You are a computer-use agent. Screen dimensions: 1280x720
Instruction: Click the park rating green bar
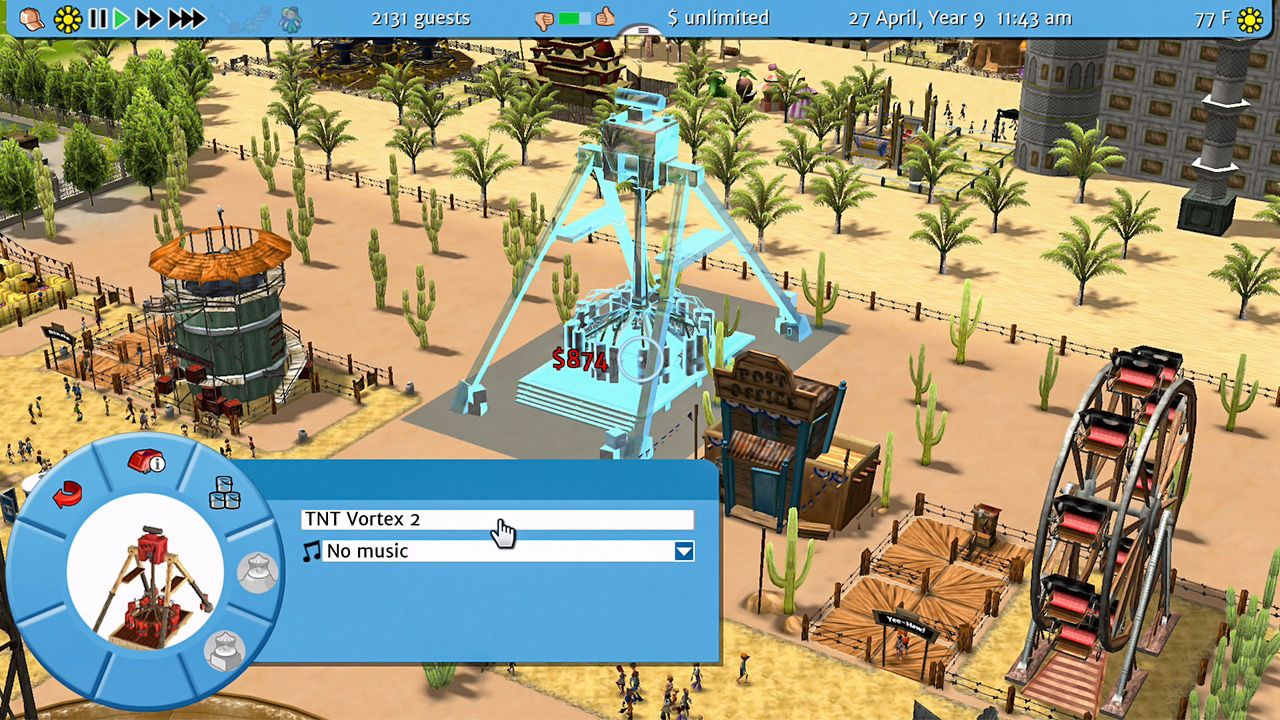point(567,16)
